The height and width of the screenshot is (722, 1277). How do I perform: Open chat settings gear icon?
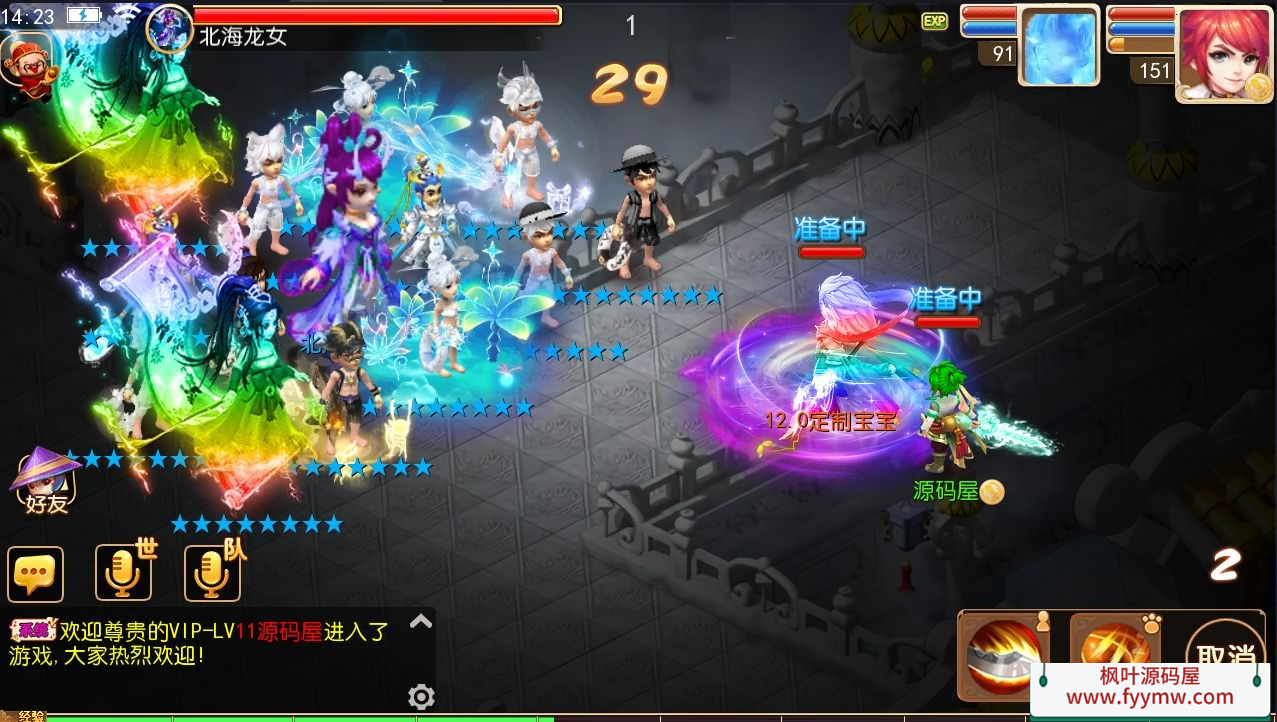pyautogui.click(x=421, y=696)
